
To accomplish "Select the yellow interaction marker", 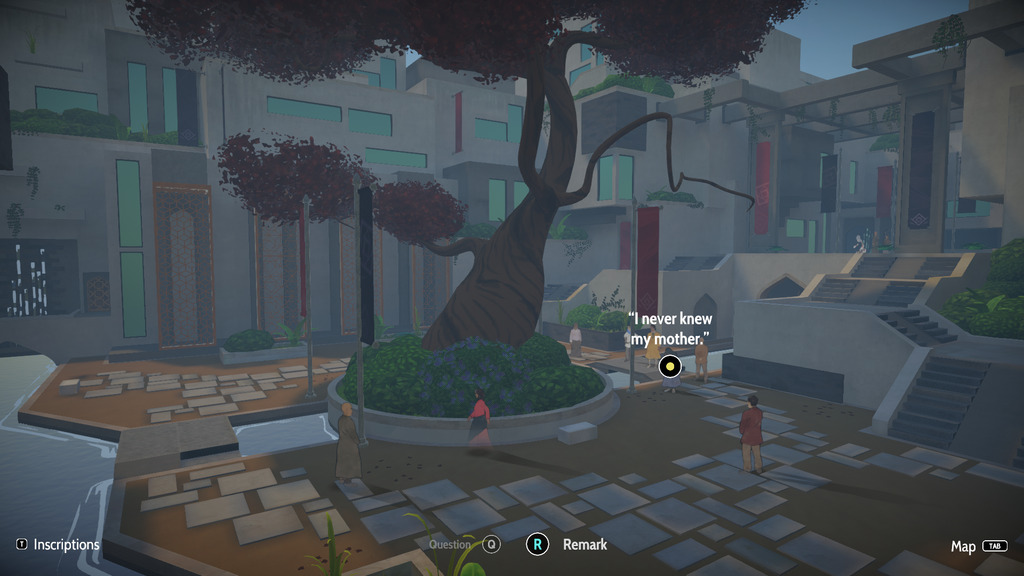I will (670, 368).
